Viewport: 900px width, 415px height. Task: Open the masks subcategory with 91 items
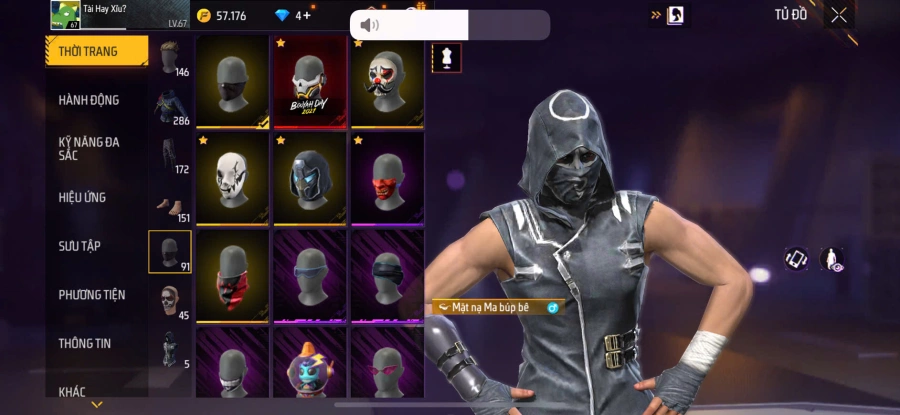point(169,252)
